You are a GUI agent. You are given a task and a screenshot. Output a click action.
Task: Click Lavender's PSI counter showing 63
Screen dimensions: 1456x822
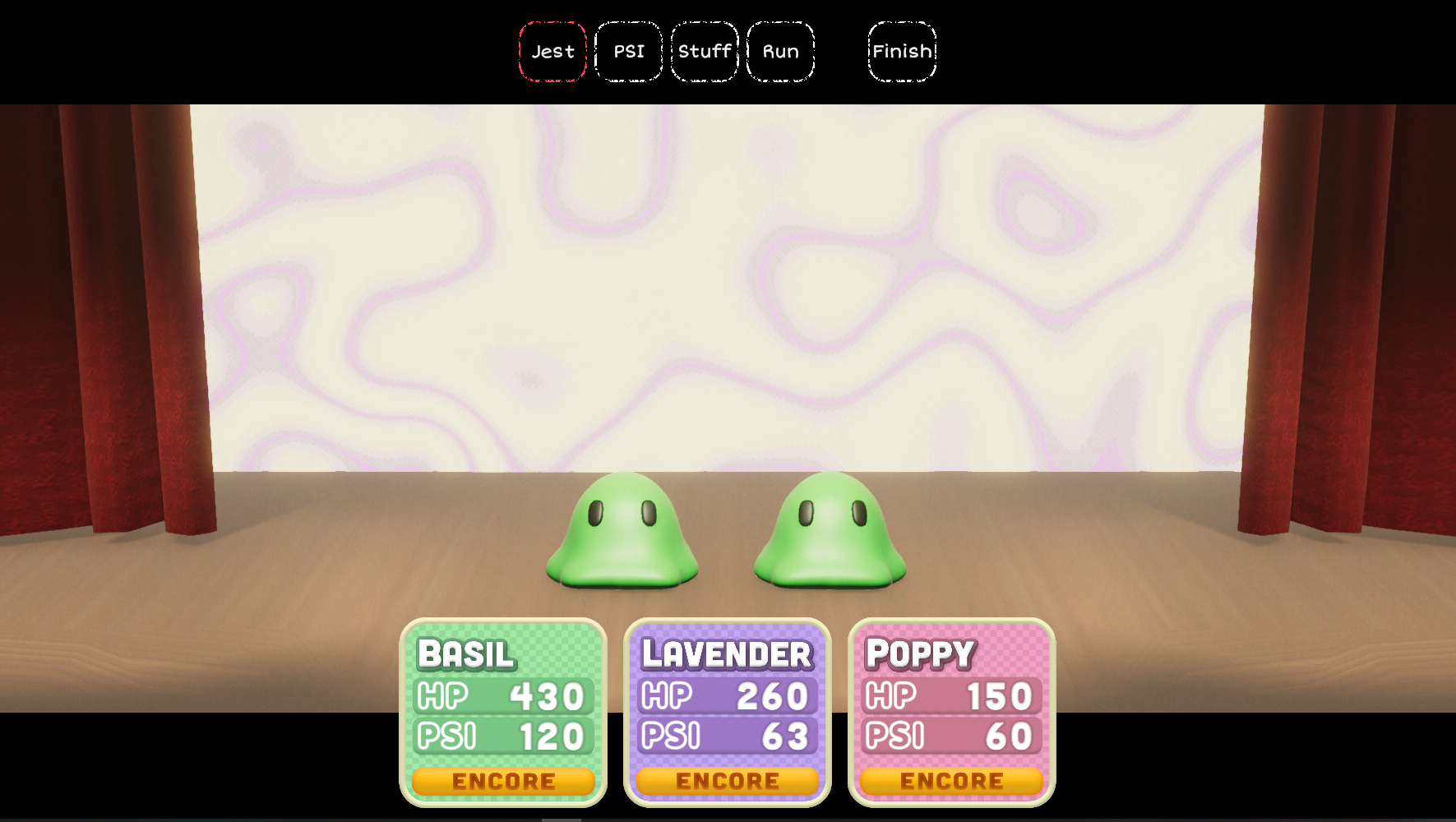coord(727,735)
